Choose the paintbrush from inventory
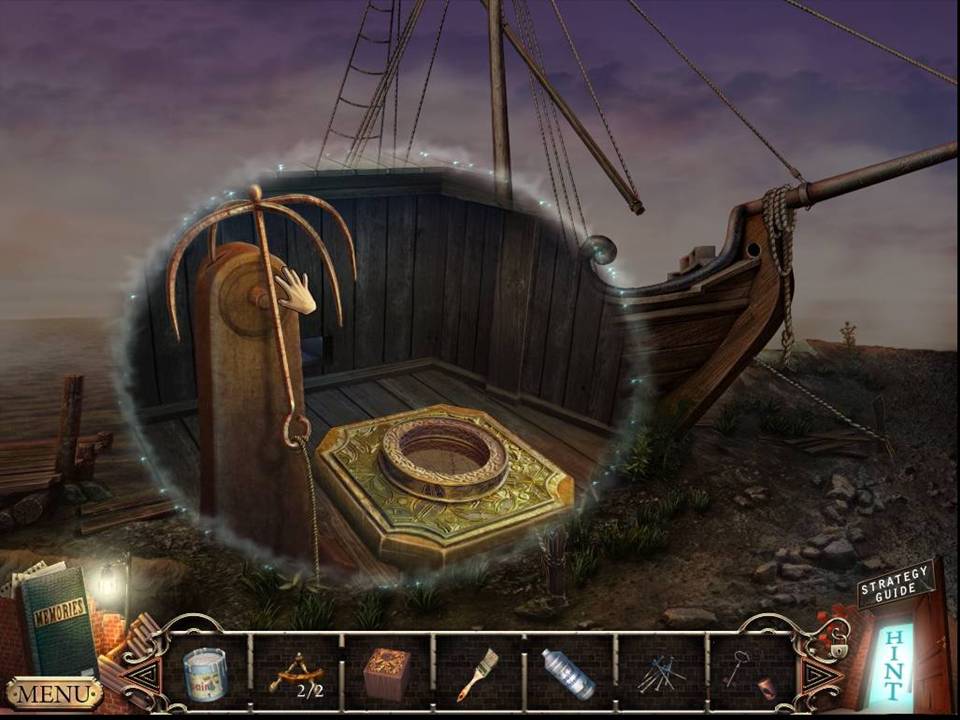960x720 pixels. pyautogui.click(x=478, y=673)
